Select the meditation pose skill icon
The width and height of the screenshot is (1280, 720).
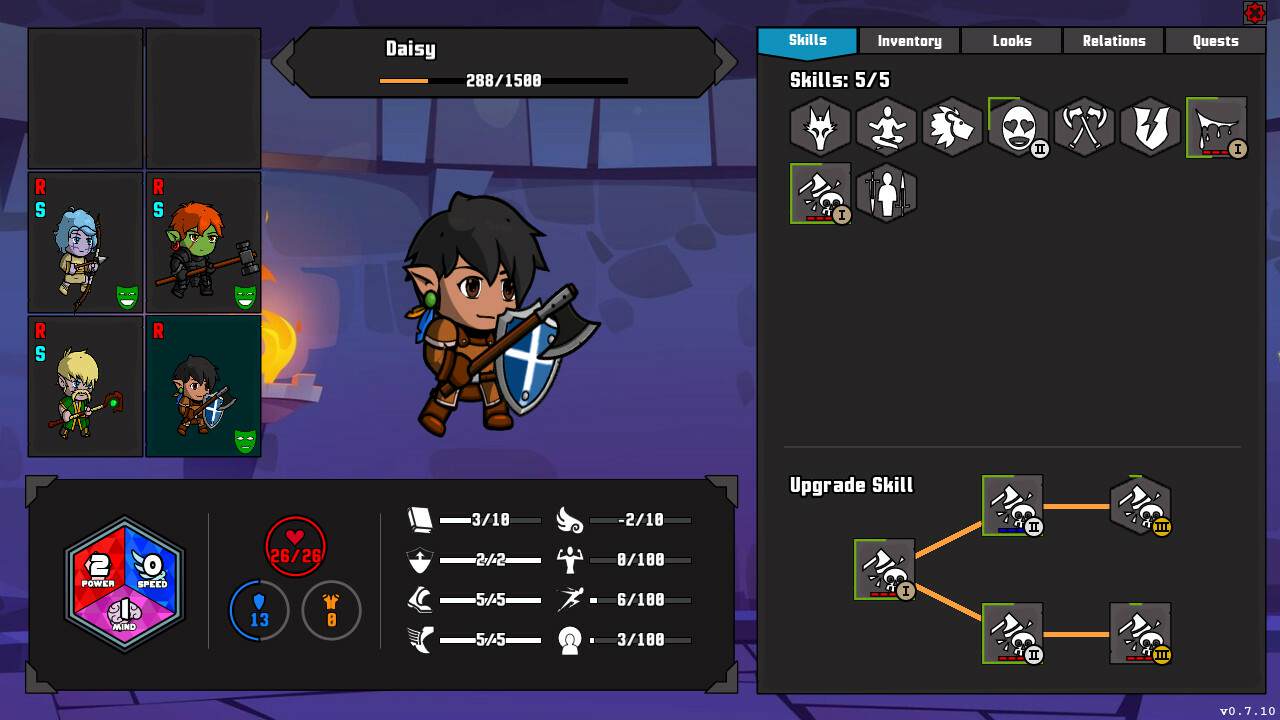(886, 127)
